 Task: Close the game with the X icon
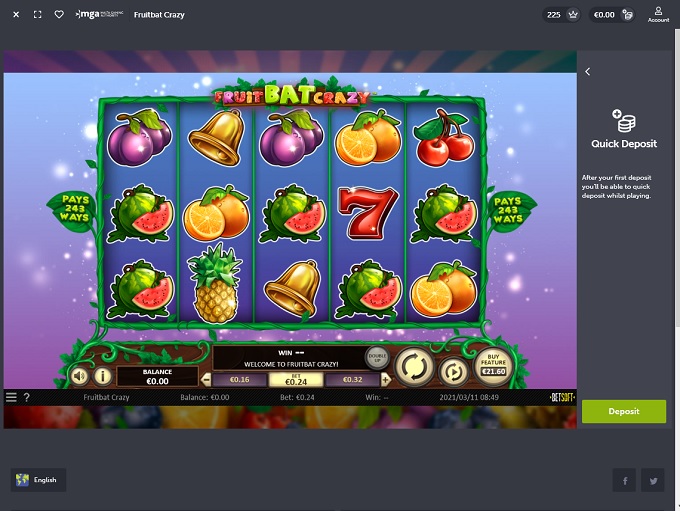click(x=16, y=15)
